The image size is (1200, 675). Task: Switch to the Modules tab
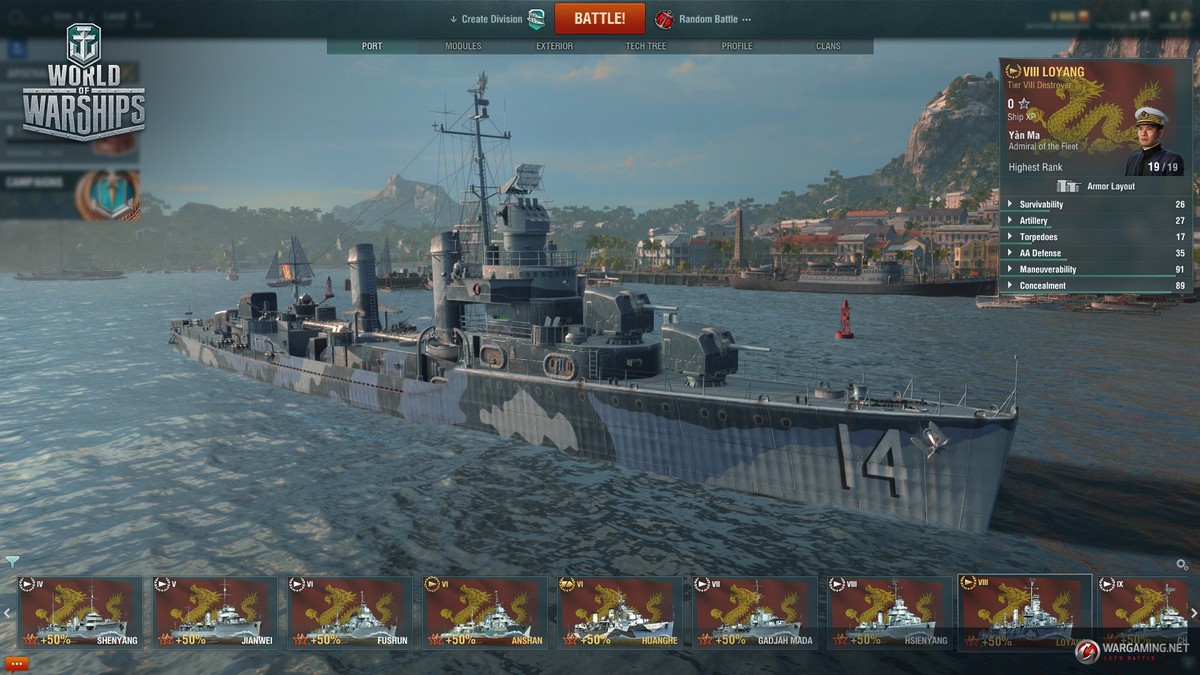coord(463,46)
